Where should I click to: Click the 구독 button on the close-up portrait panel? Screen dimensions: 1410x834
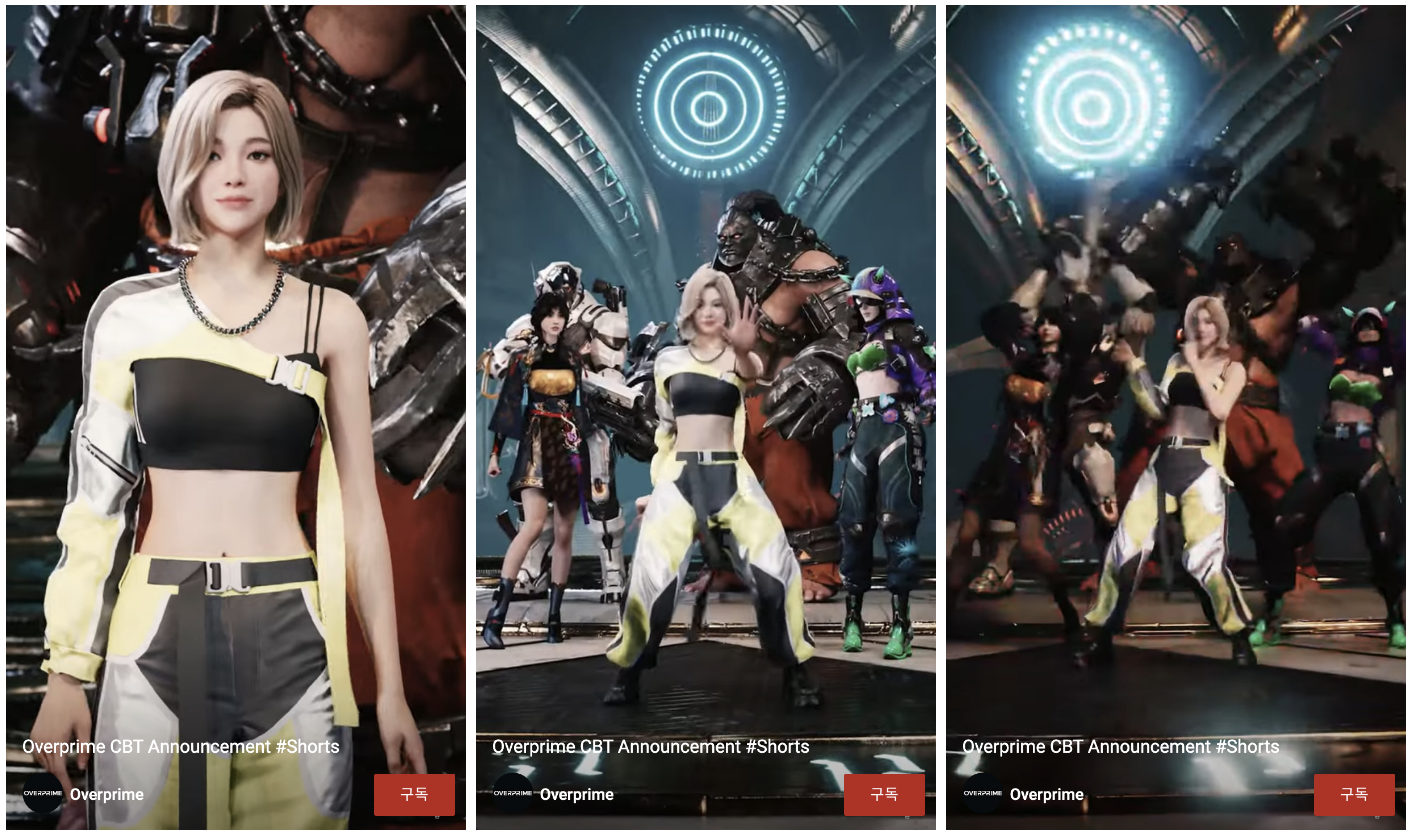tap(414, 794)
